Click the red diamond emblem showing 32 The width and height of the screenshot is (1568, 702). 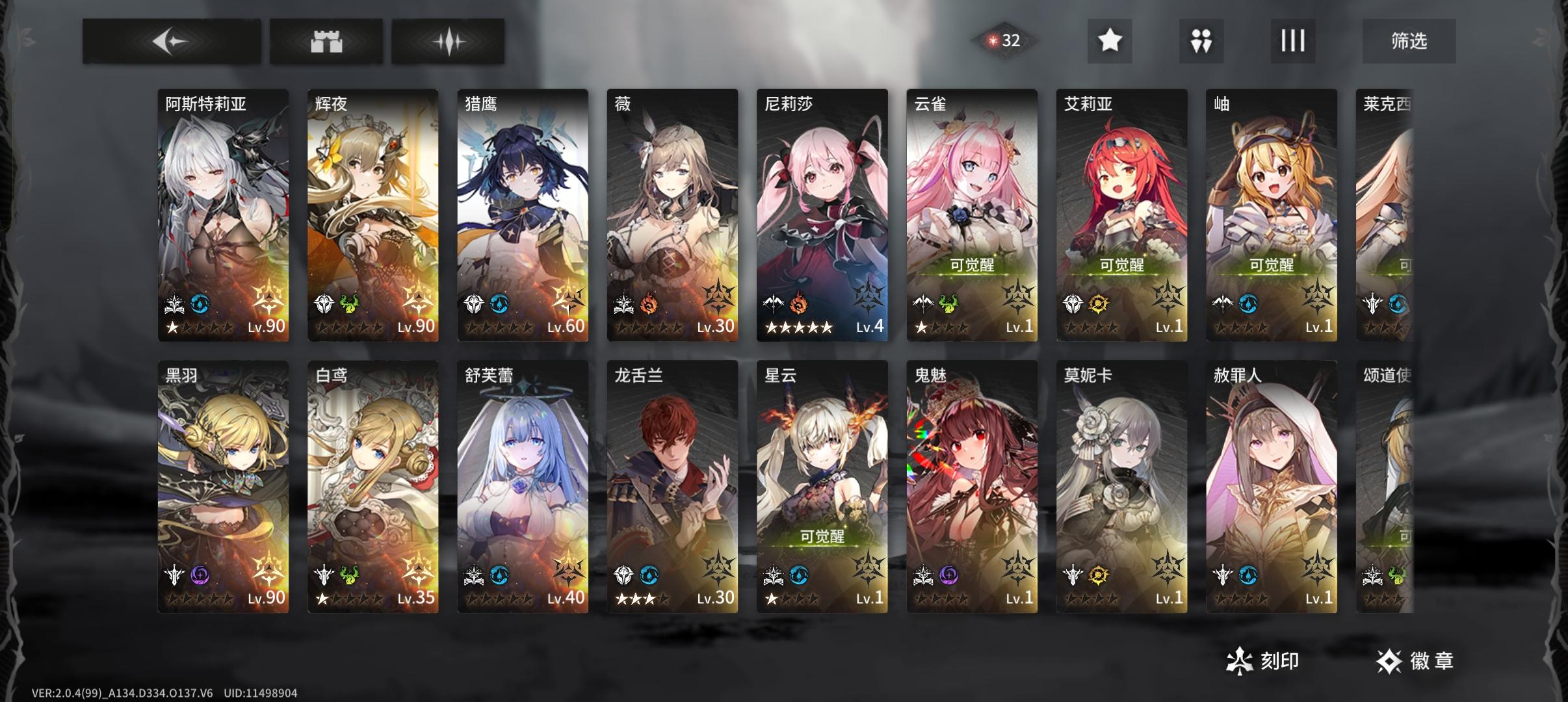pos(1006,40)
